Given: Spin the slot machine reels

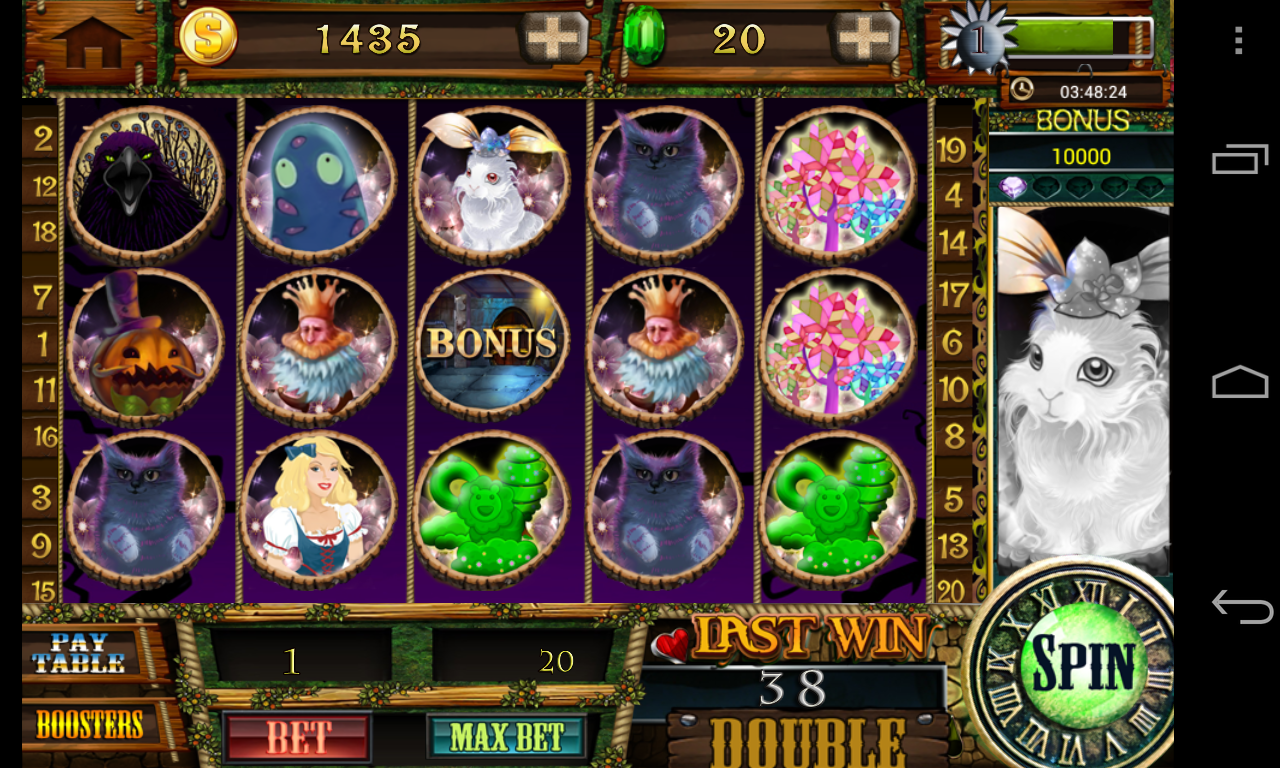Looking at the screenshot, I should [x=1083, y=664].
